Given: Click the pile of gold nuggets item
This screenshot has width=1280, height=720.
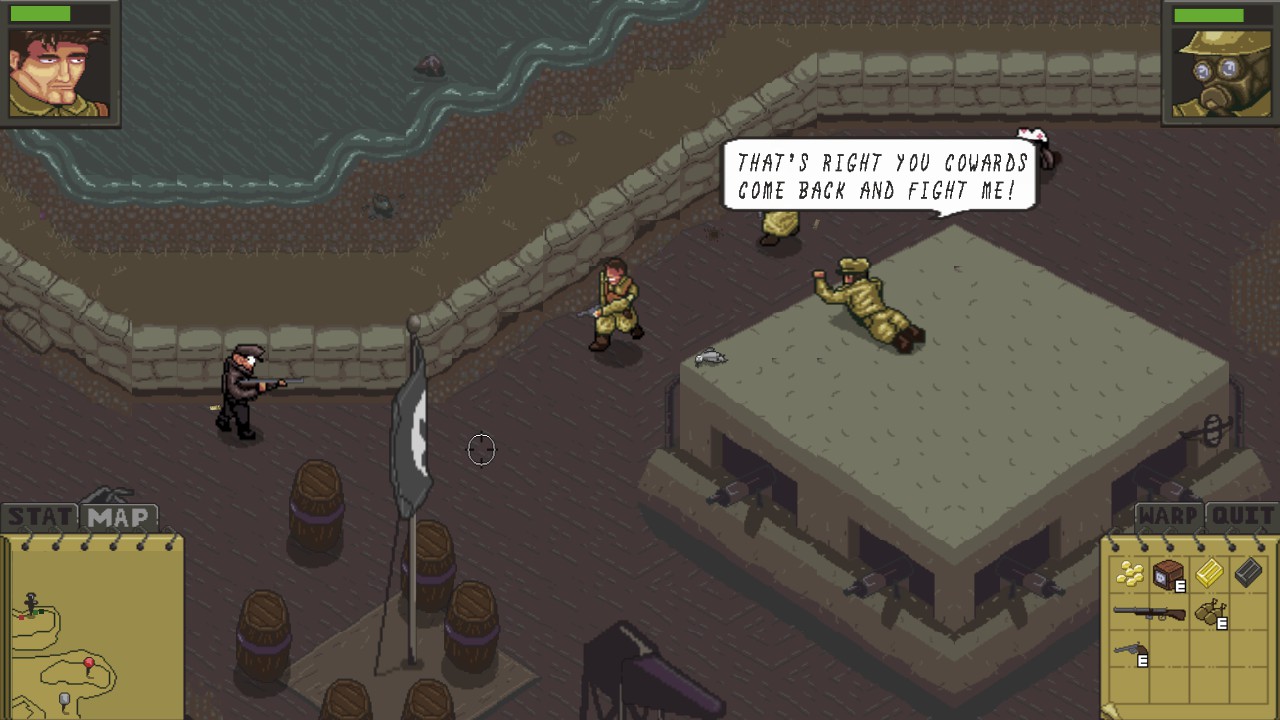Looking at the screenshot, I should (1130, 572).
